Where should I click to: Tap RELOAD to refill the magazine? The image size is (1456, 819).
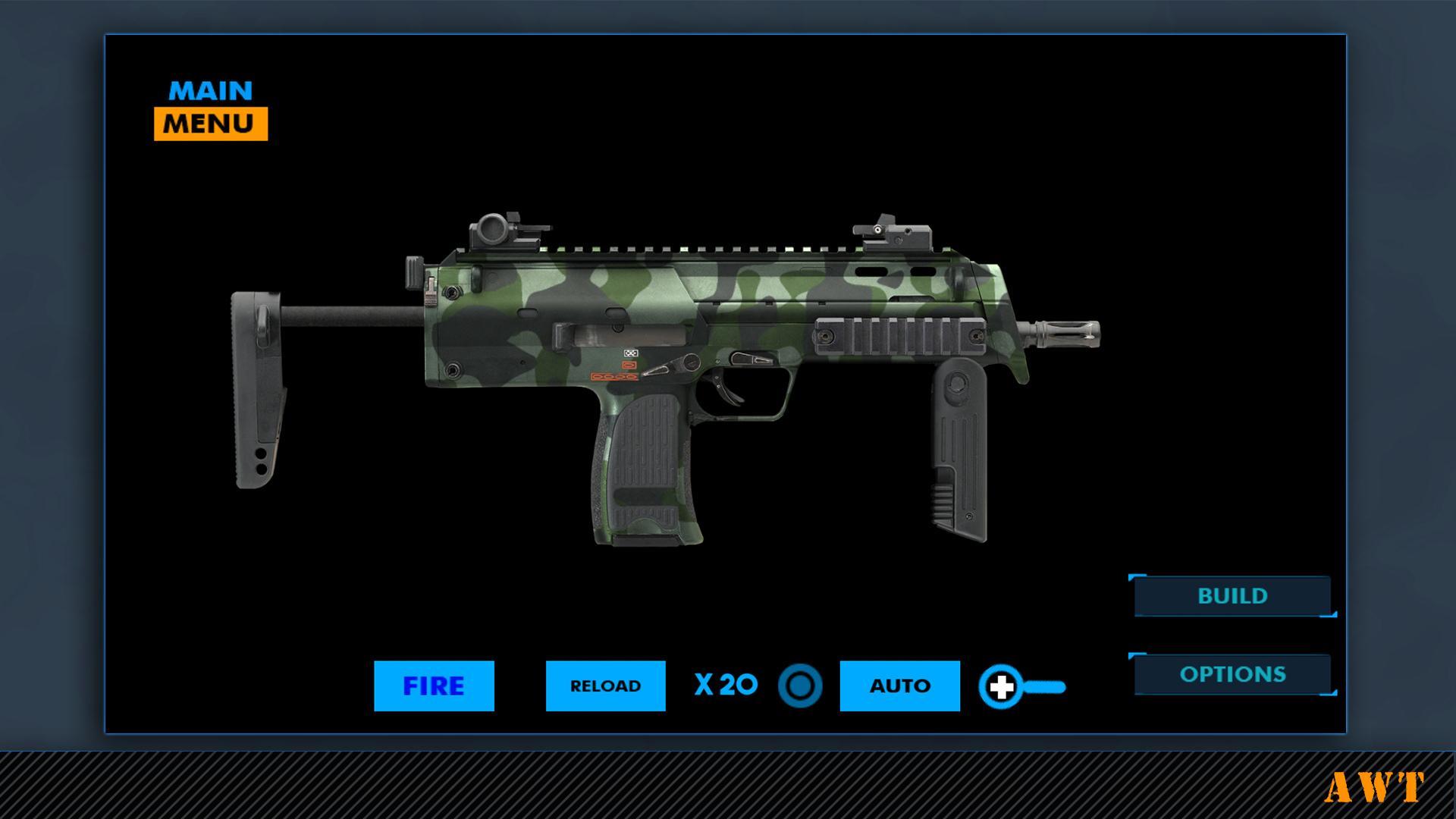point(605,685)
